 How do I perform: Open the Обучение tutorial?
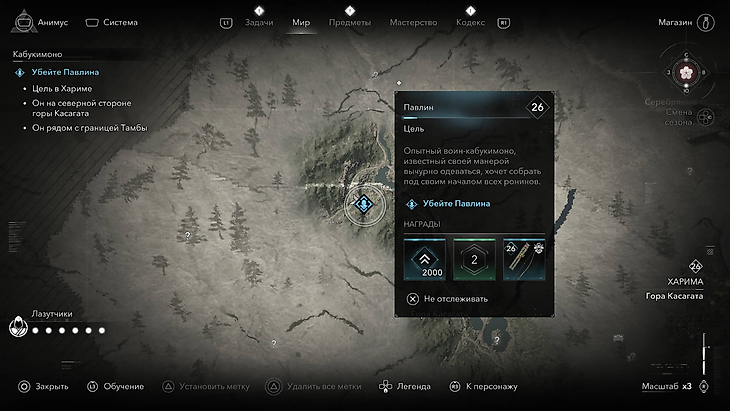point(115,386)
